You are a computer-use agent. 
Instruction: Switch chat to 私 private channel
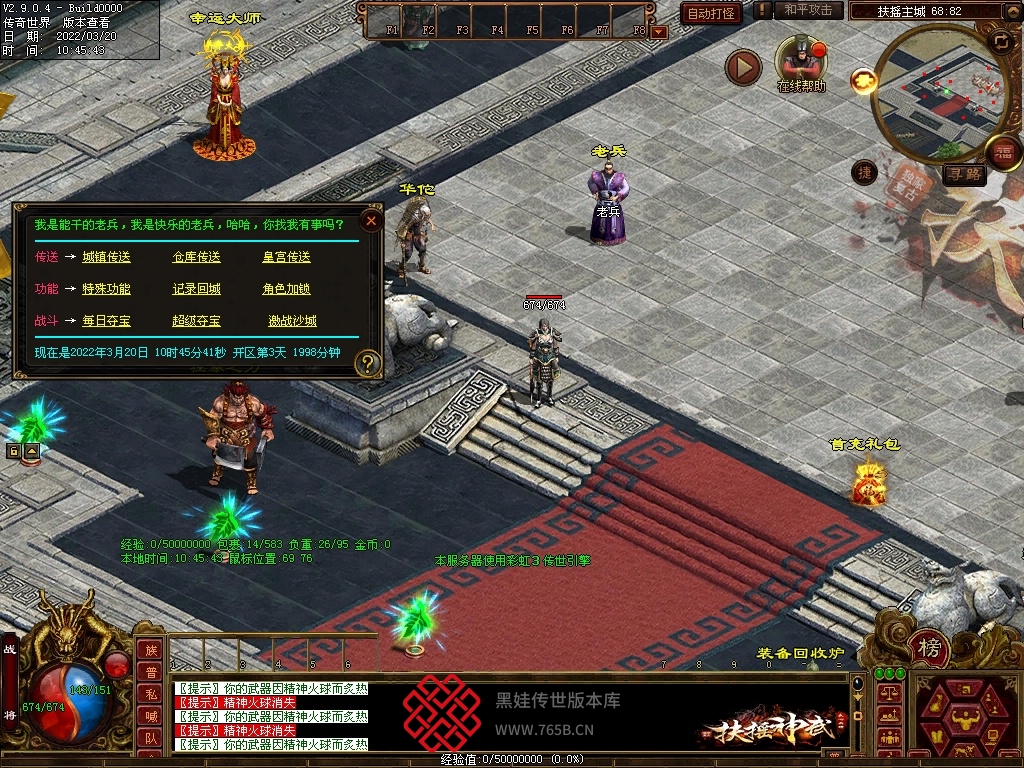[150, 693]
